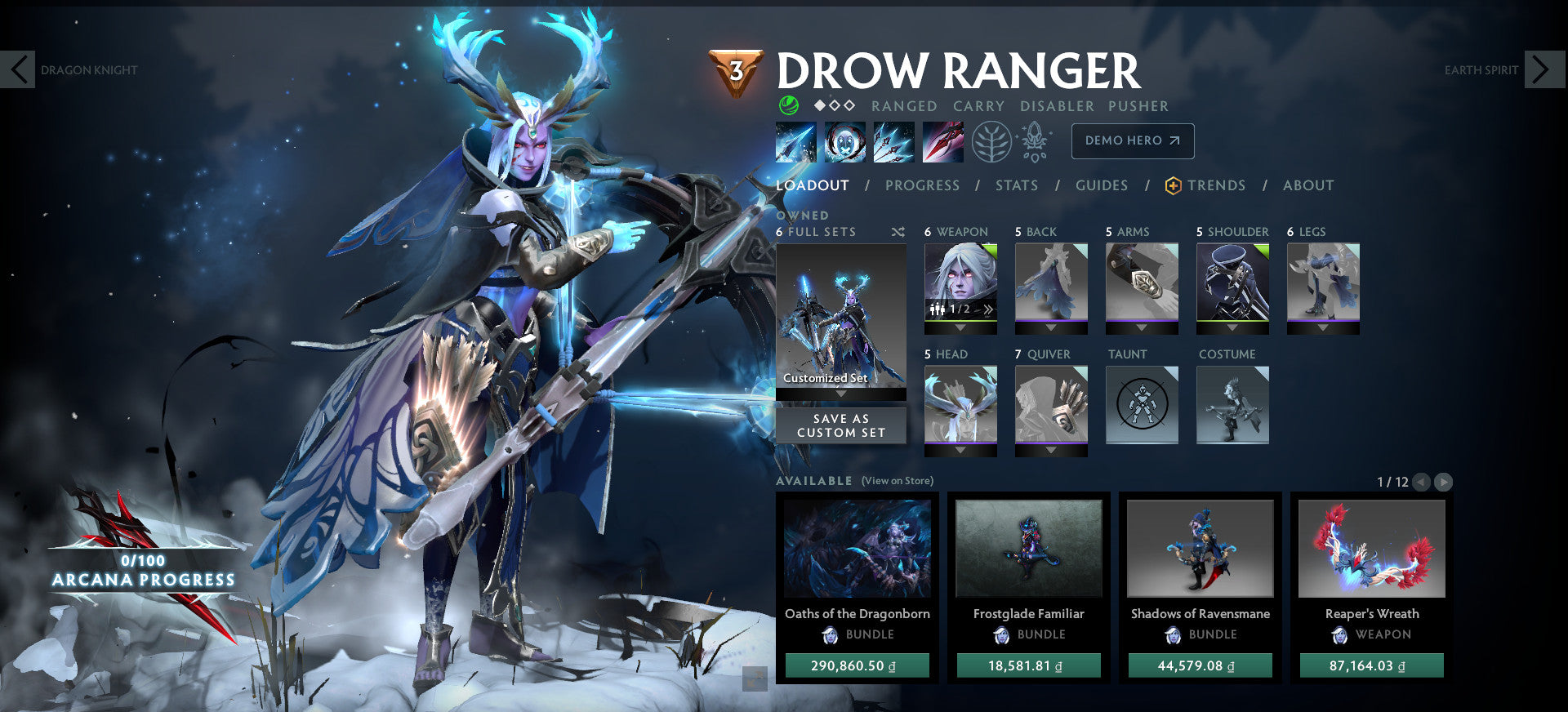Open the Stats tab
The image size is (1568, 712).
(x=1016, y=185)
